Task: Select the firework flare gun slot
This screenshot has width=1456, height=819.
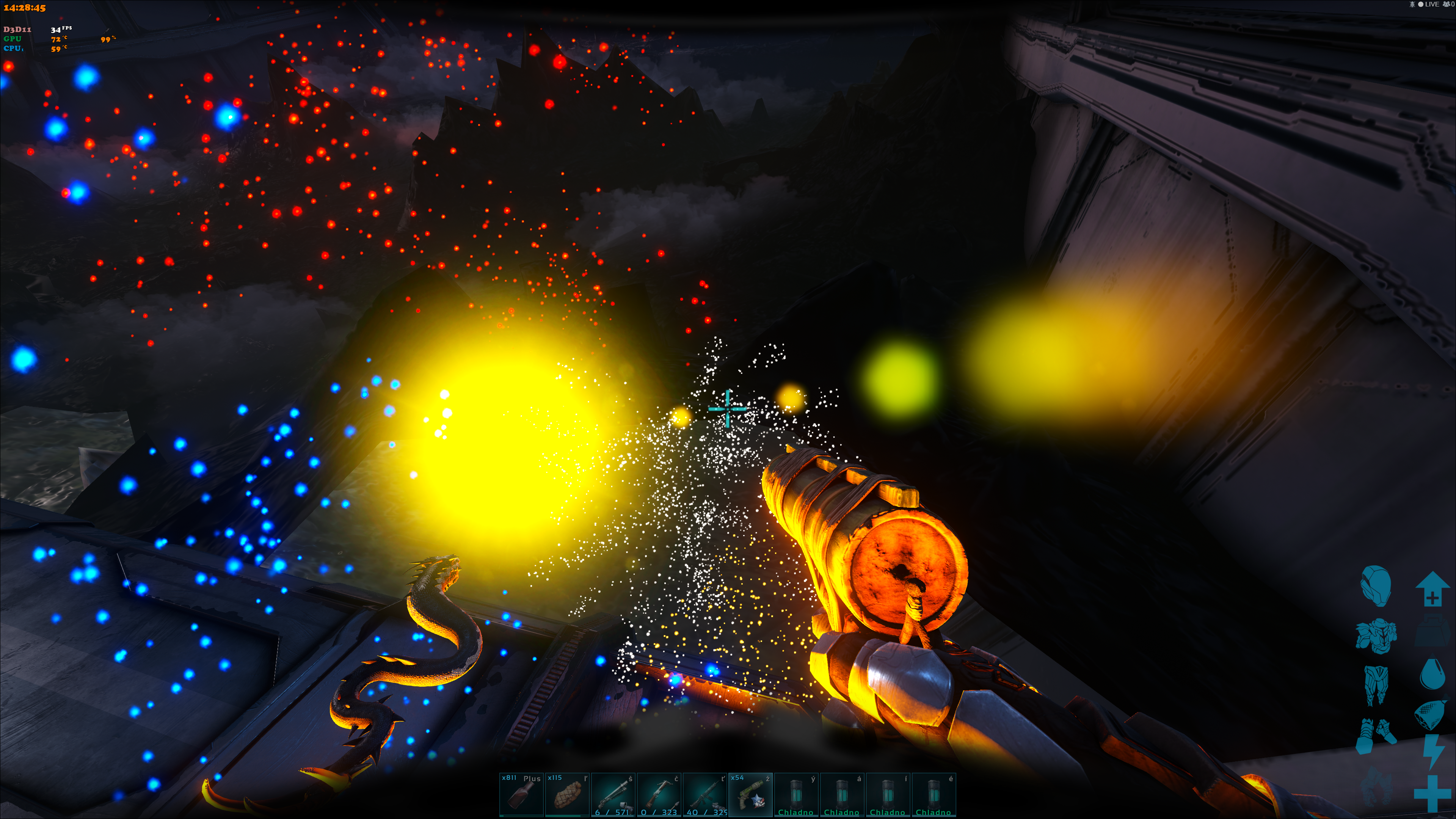Action: click(751, 794)
